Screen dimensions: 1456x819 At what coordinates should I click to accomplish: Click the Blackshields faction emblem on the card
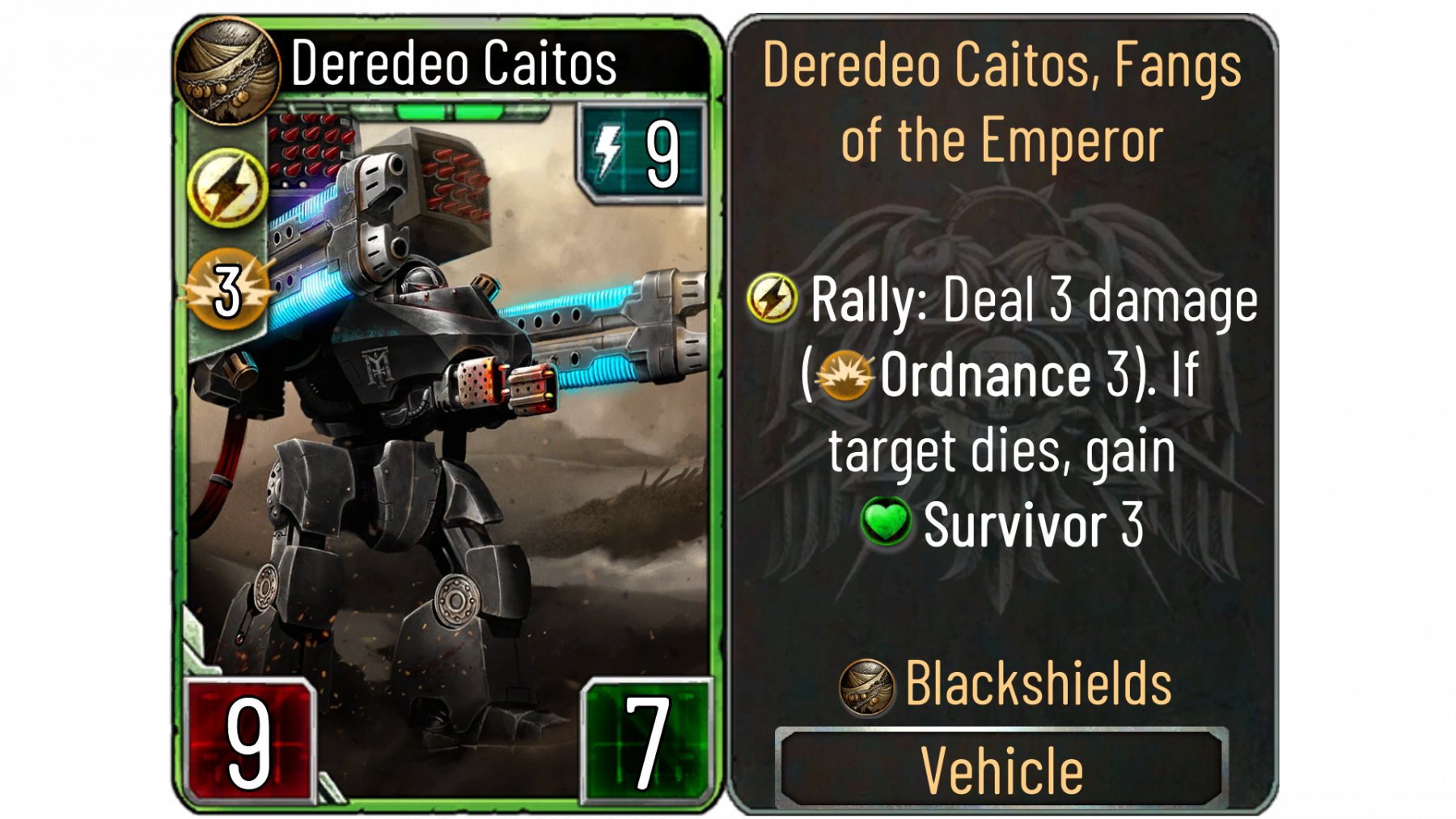[x=227, y=70]
